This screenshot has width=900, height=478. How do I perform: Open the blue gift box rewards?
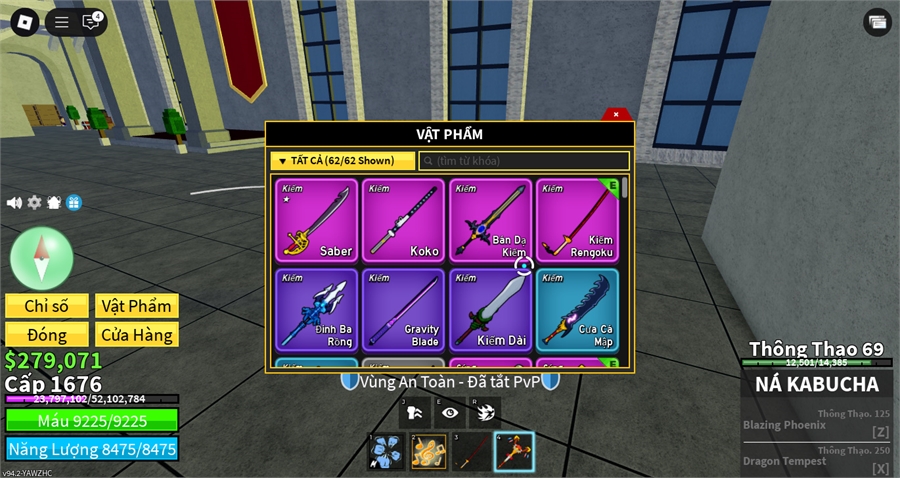74,203
